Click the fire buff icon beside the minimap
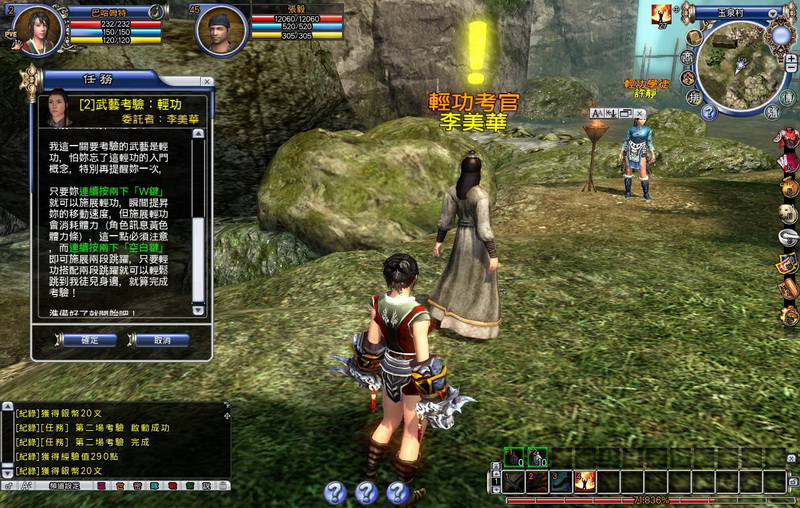Image resolution: width=800 pixels, height=508 pixels. 661,13
